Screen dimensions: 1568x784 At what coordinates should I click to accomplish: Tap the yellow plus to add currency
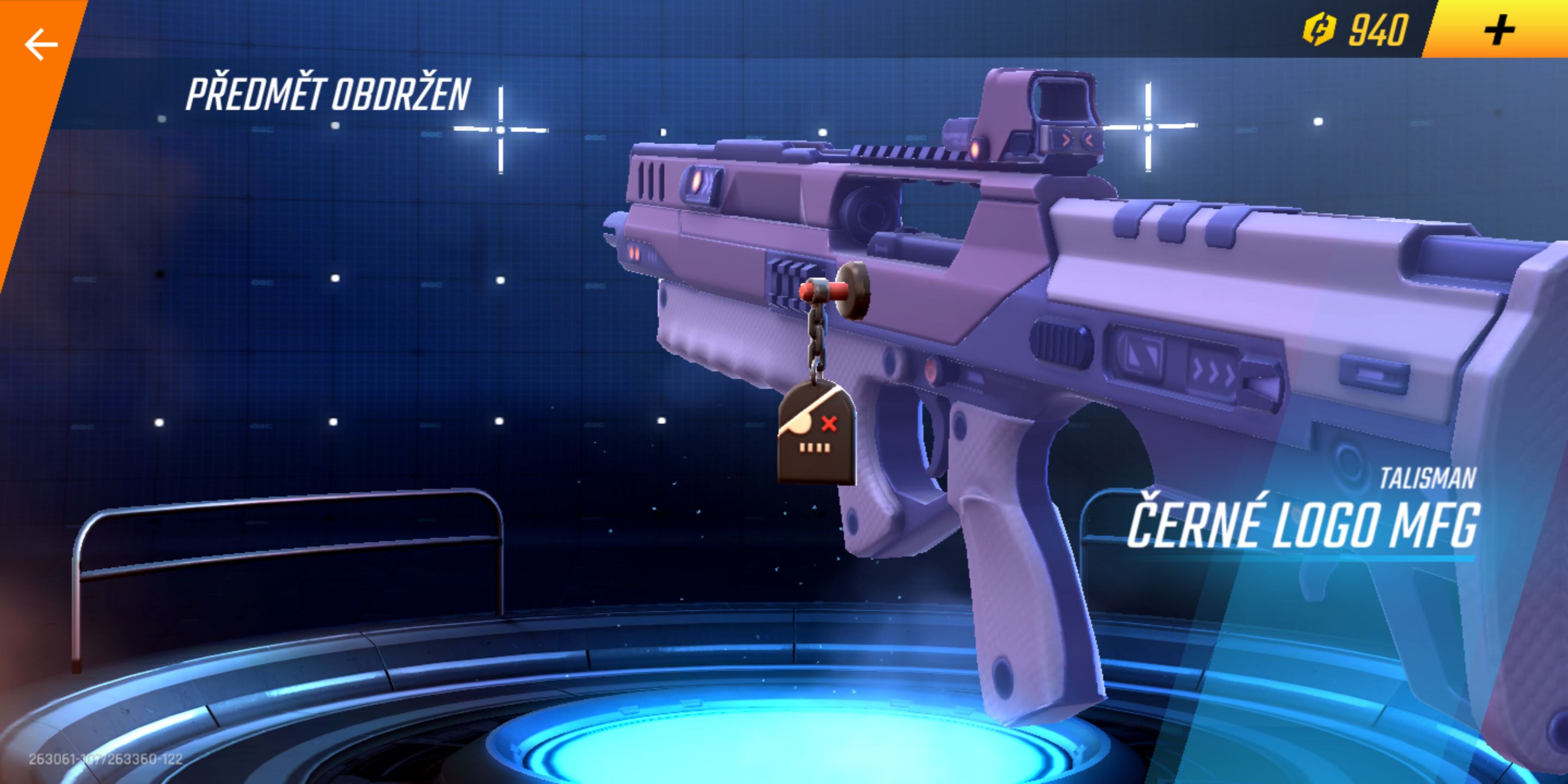coord(1498,30)
